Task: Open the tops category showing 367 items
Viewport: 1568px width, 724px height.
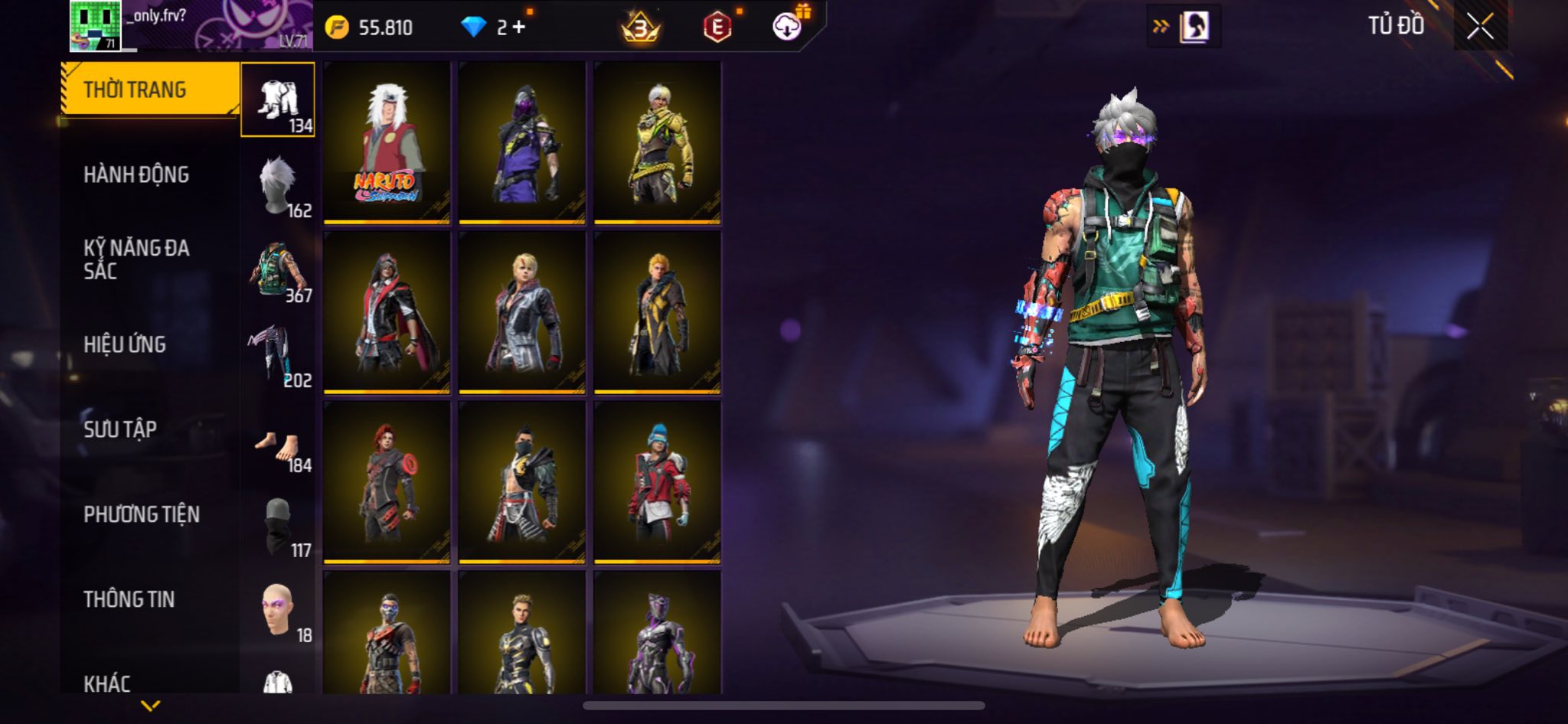Action: (278, 271)
